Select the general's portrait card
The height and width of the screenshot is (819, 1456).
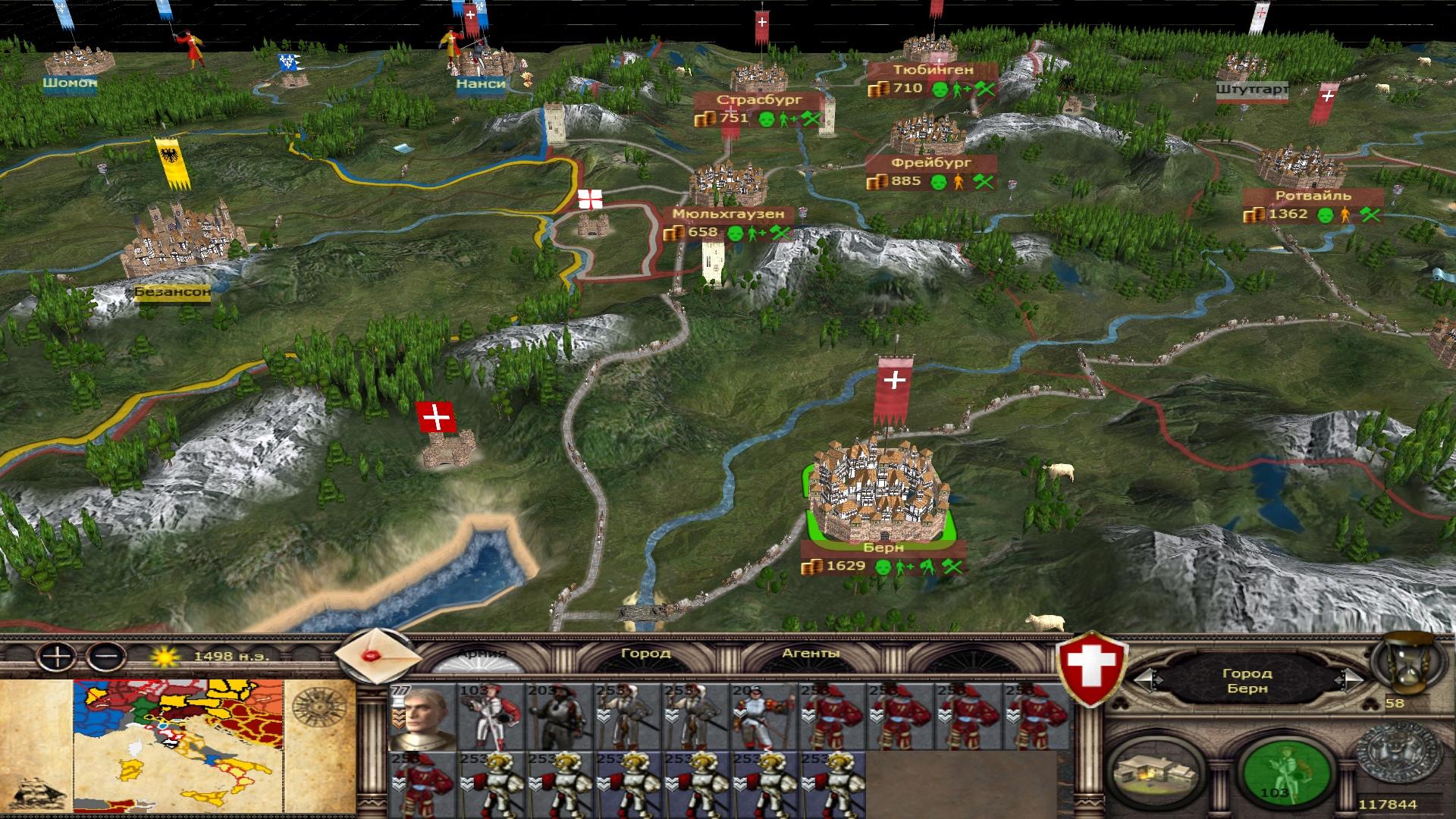point(422,717)
